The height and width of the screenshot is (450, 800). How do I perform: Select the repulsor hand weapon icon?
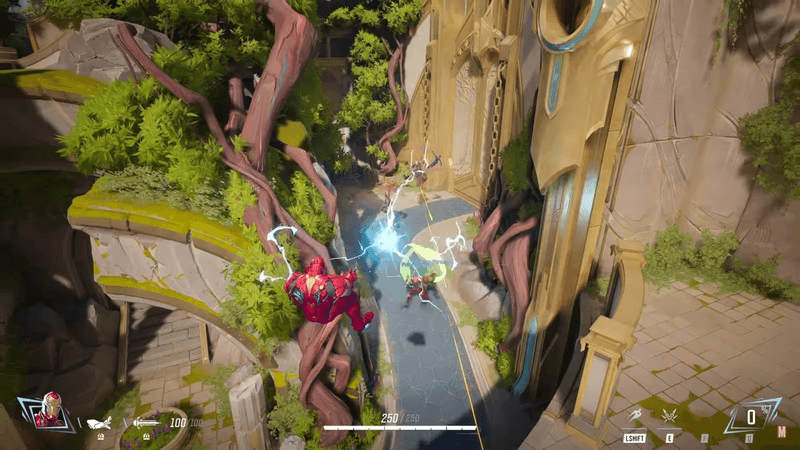pyautogui.click(x=100, y=423)
